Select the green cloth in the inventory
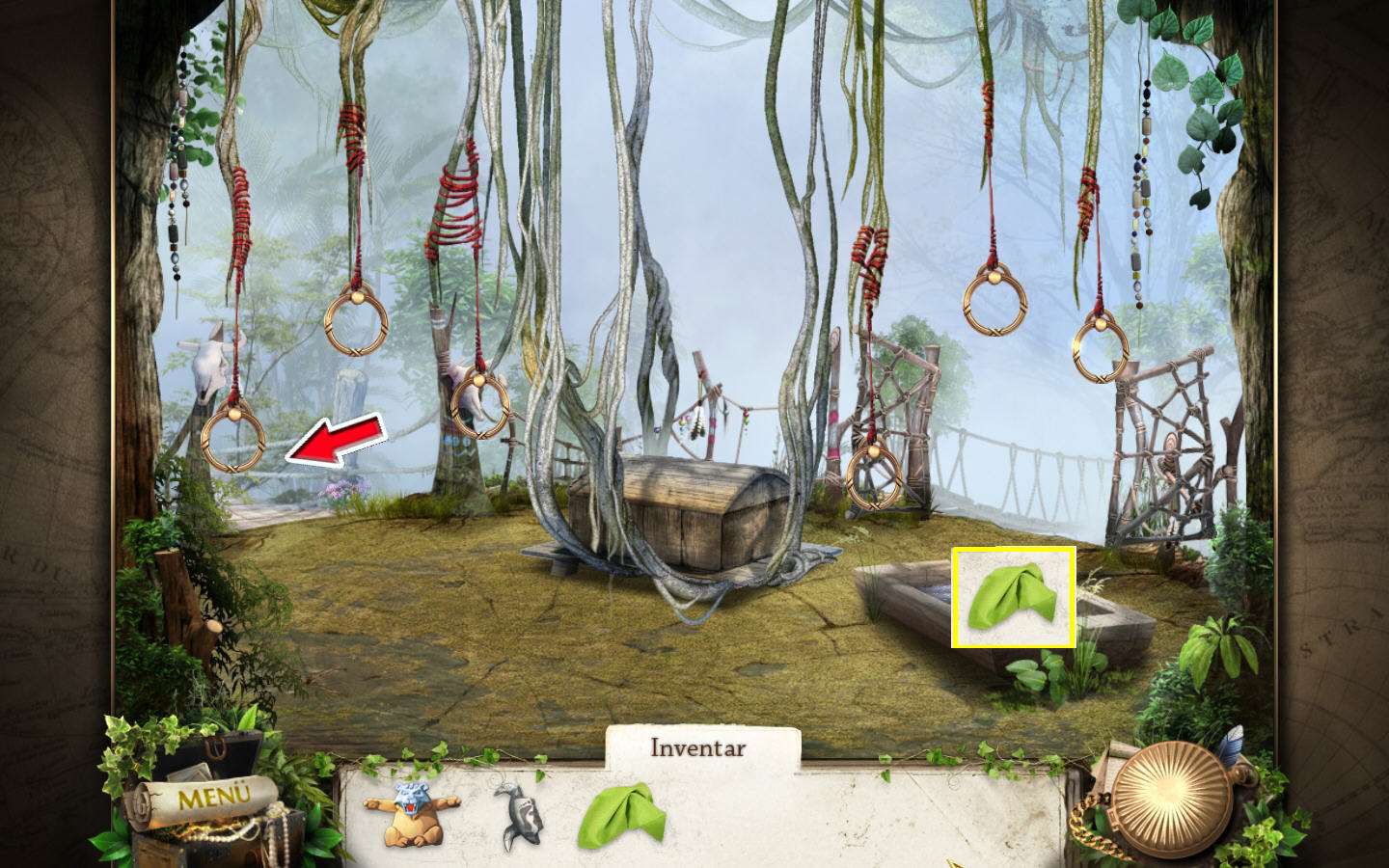This screenshot has width=1389, height=868. 622,816
